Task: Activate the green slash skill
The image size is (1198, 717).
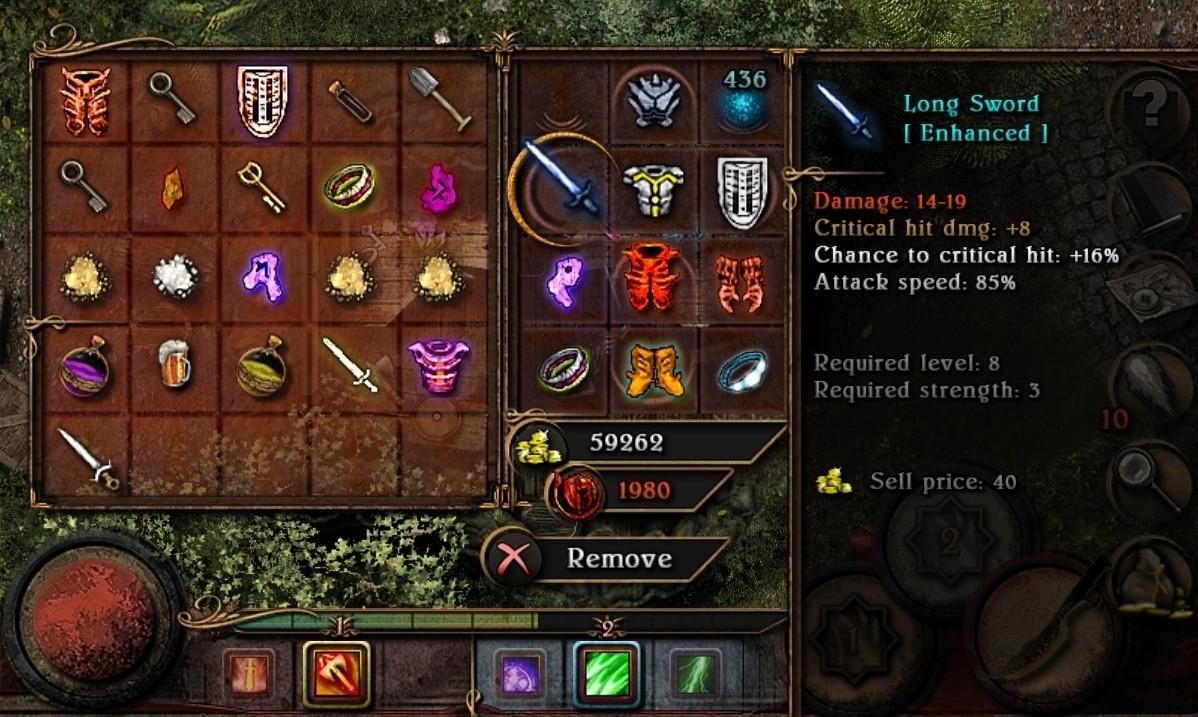Action: tap(607, 674)
